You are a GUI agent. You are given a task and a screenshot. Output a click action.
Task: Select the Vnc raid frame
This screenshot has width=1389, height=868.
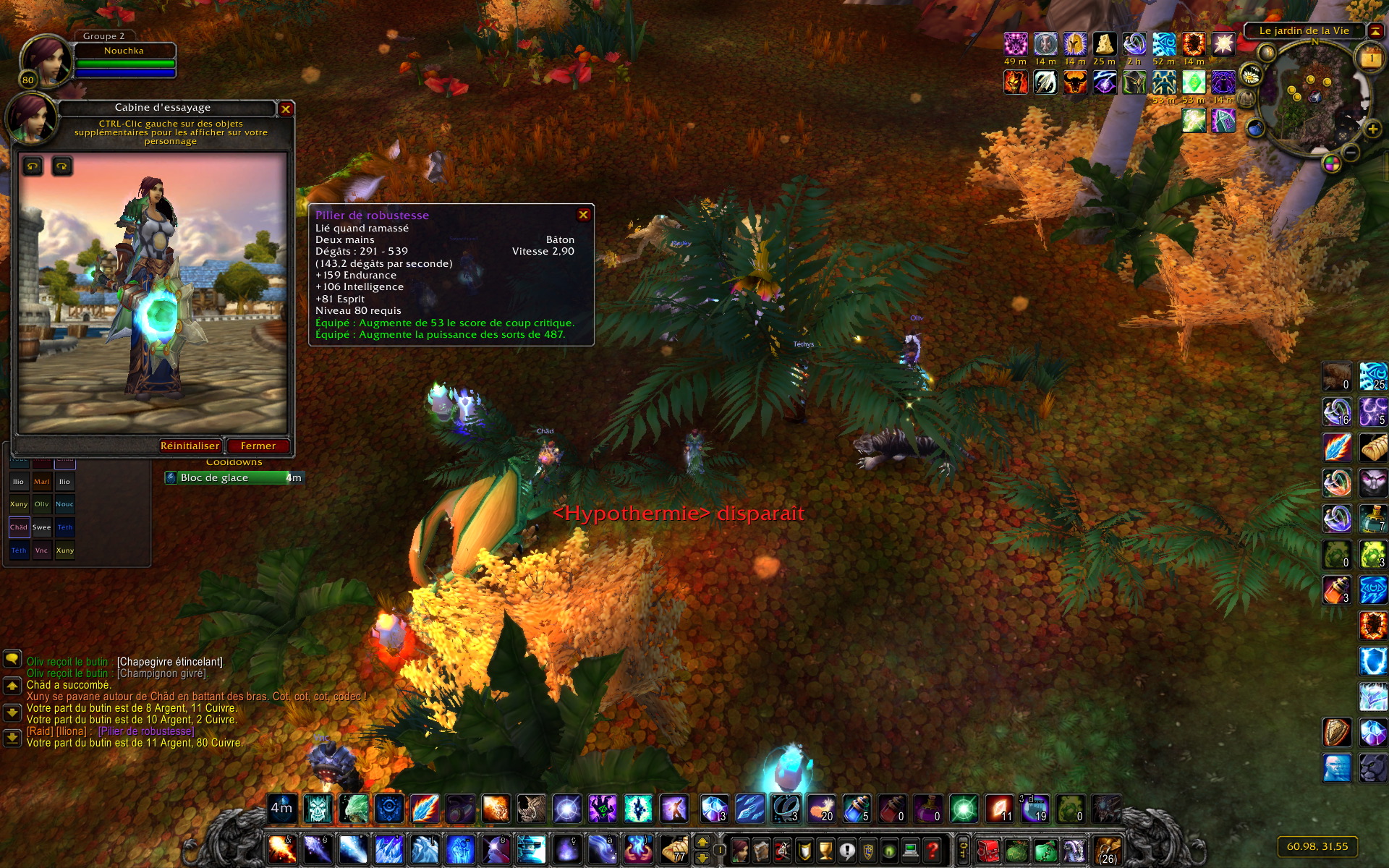point(42,550)
